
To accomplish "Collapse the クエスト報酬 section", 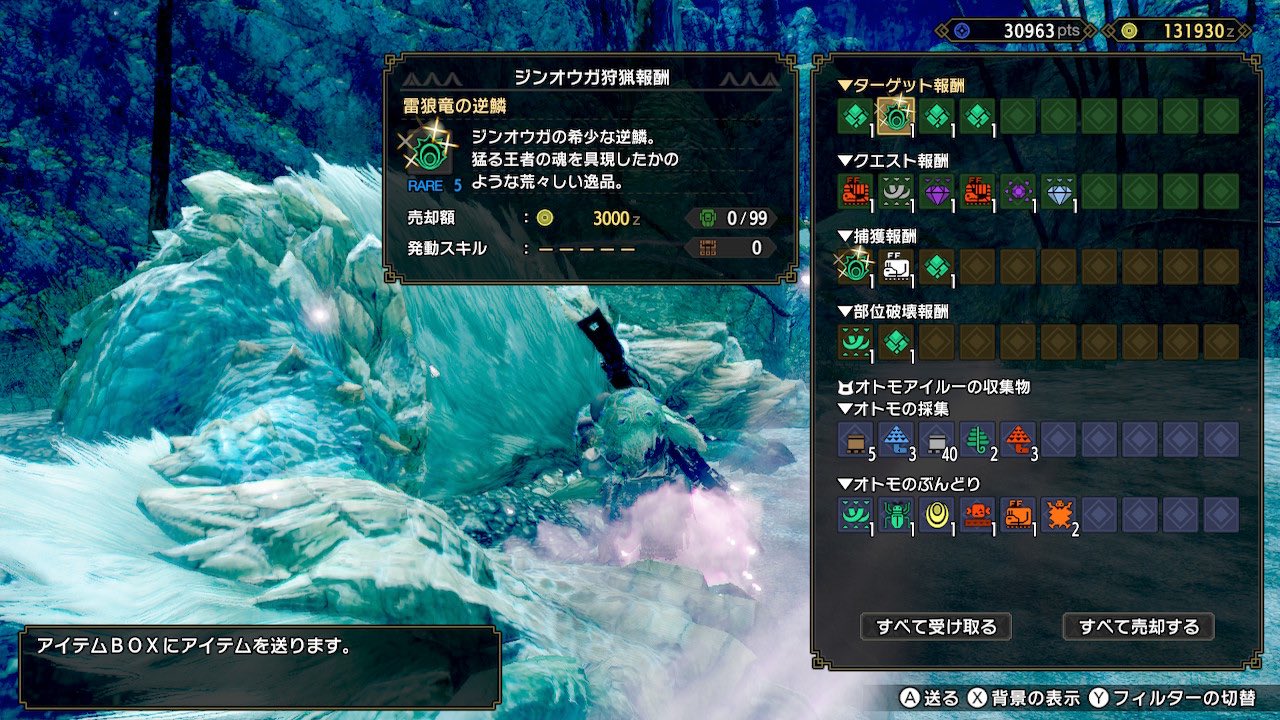I will click(890, 161).
